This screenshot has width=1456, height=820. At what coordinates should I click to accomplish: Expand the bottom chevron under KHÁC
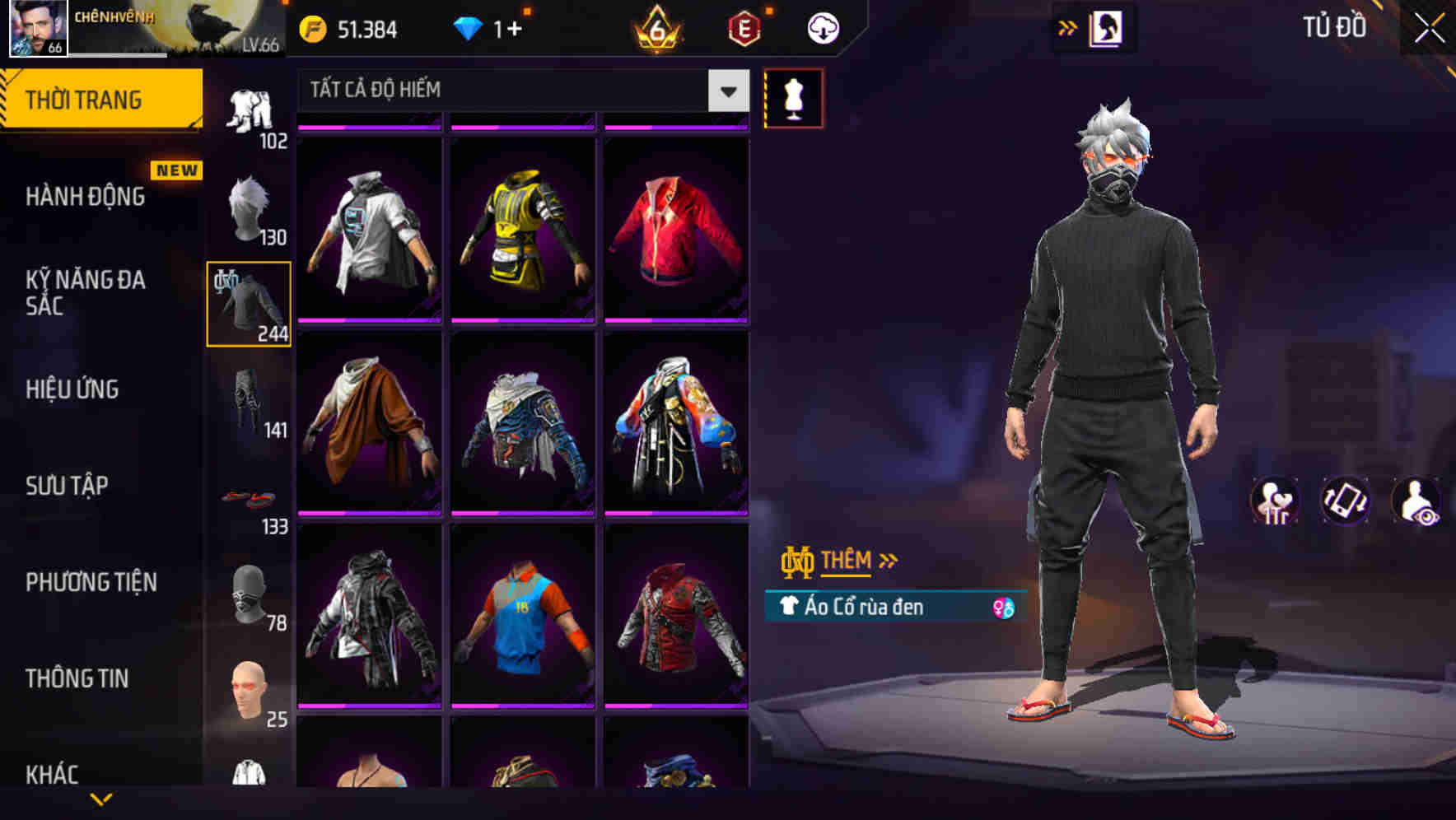click(100, 800)
